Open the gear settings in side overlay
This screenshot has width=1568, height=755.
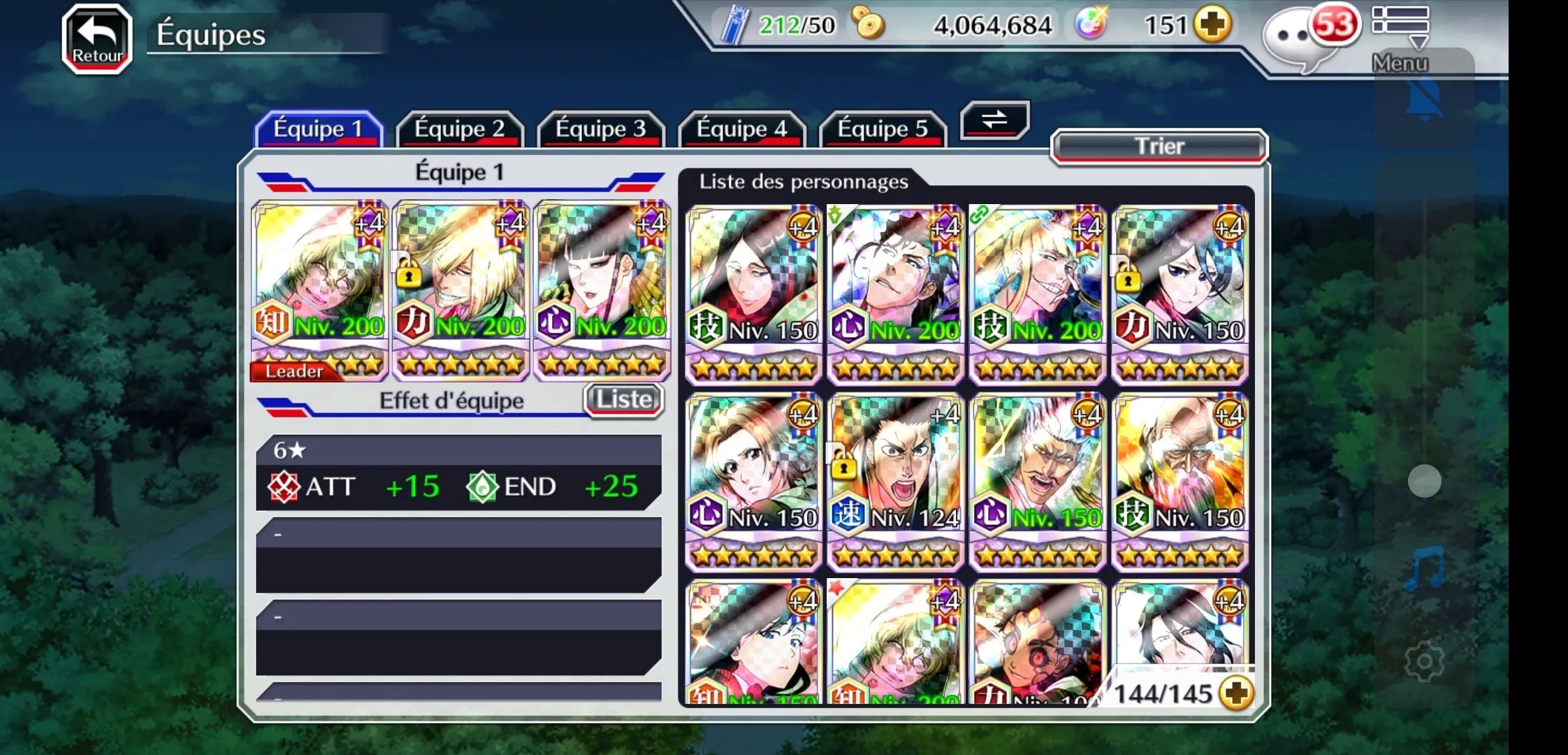(x=1424, y=661)
